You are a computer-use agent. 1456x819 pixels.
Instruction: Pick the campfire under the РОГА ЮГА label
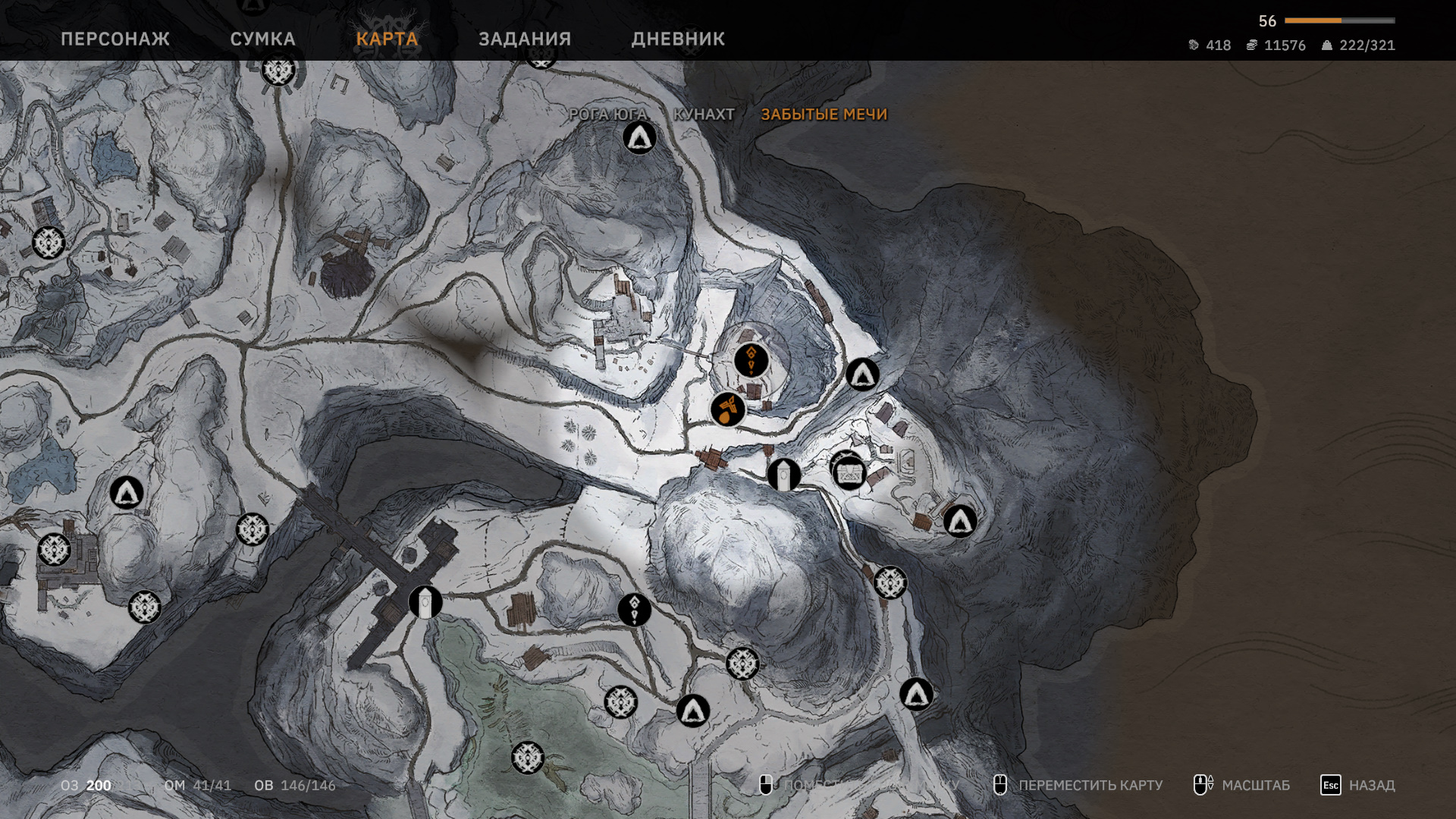pyautogui.click(x=639, y=138)
